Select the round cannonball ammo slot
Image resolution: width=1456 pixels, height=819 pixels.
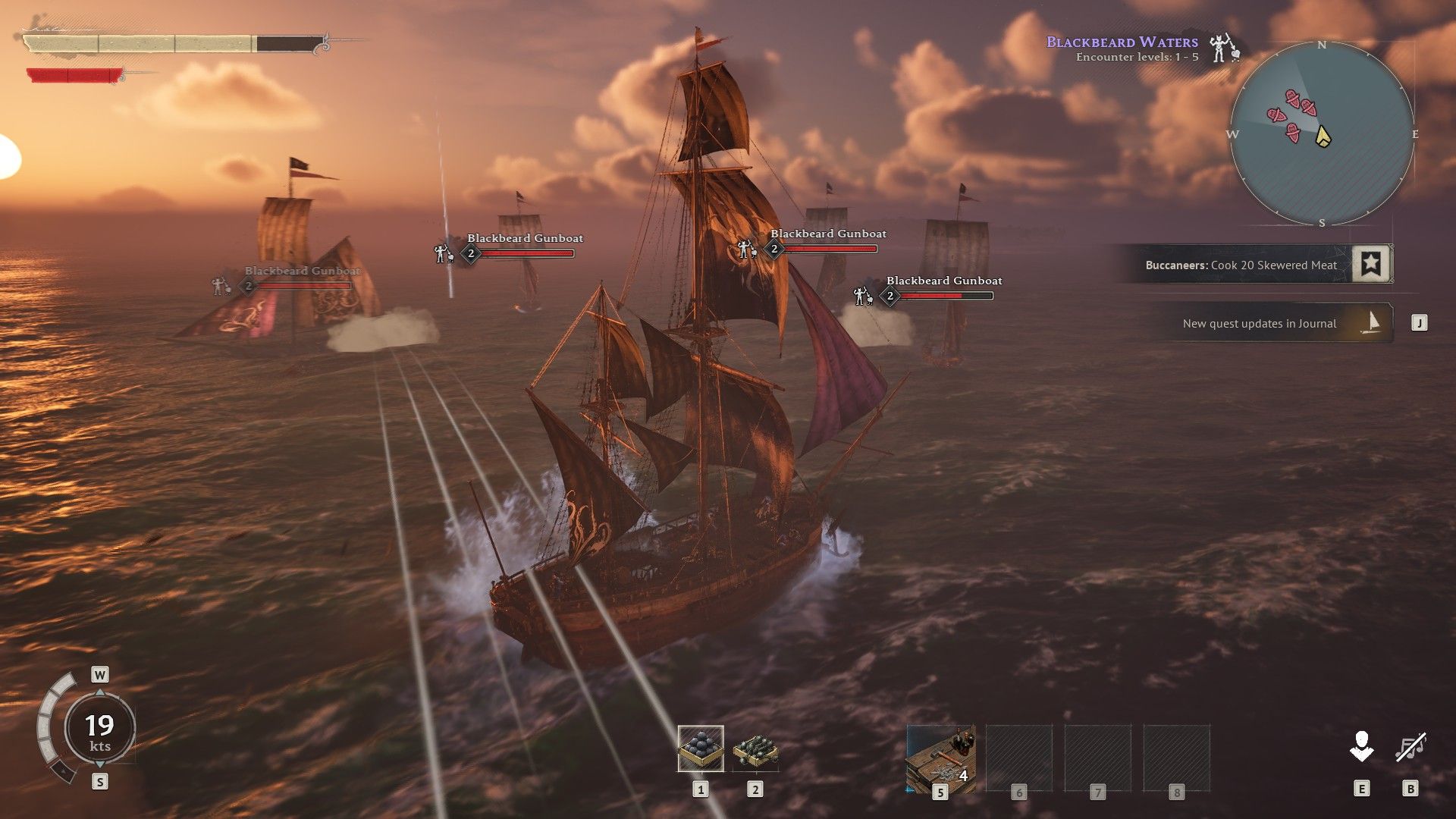(700, 748)
